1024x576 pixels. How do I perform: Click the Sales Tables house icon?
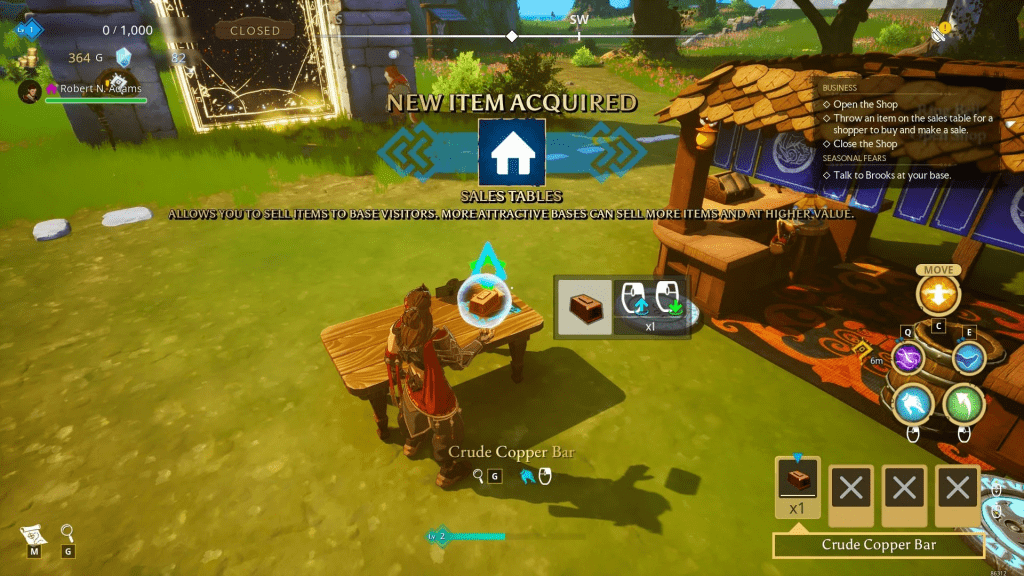(x=512, y=152)
